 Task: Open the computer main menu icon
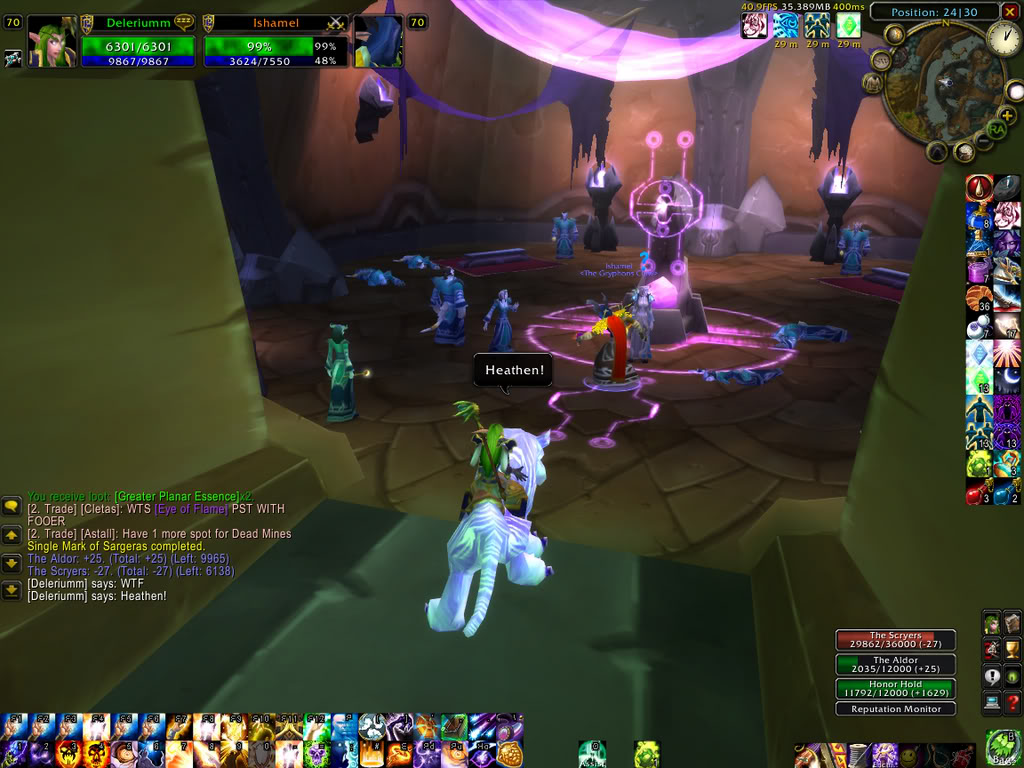point(992,702)
